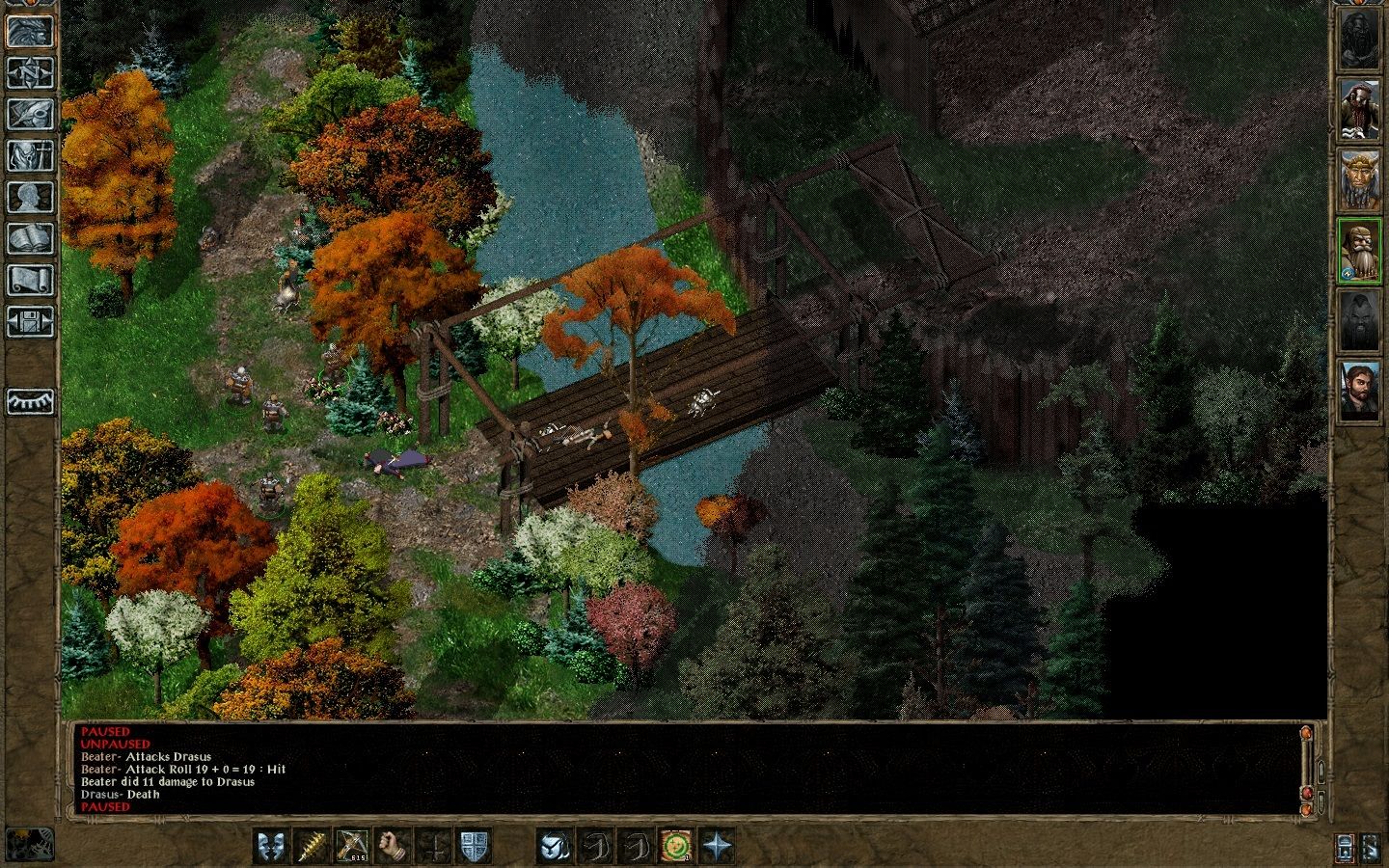Image resolution: width=1389 pixels, height=868 pixels.
Task: Select the crossbow weapon slot
Action: pos(351,846)
